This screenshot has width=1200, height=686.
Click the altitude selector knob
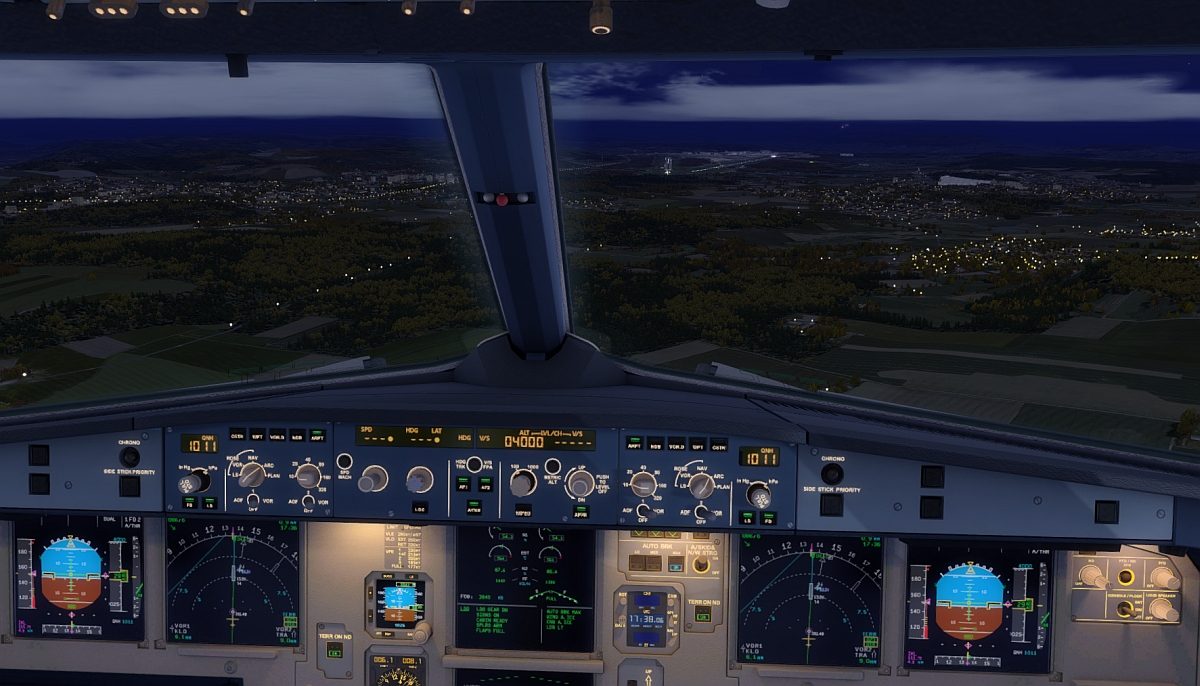click(x=522, y=484)
